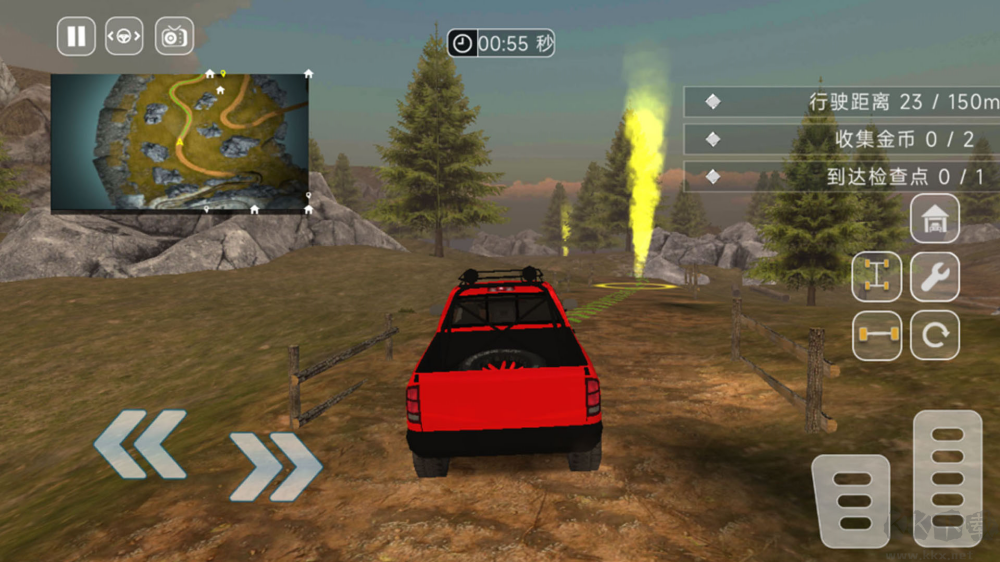Change the camera view with camera icon

point(174,37)
